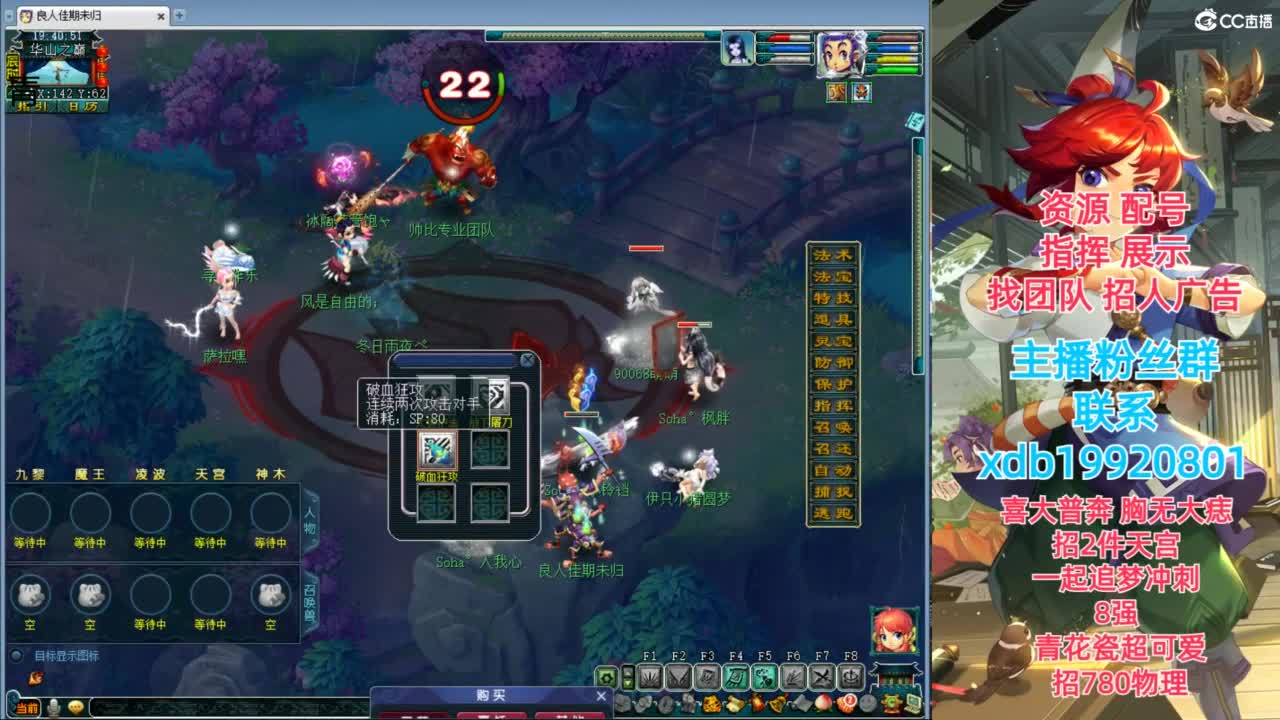
Task: Click the peach item in the item bar
Action: point(823,702)
